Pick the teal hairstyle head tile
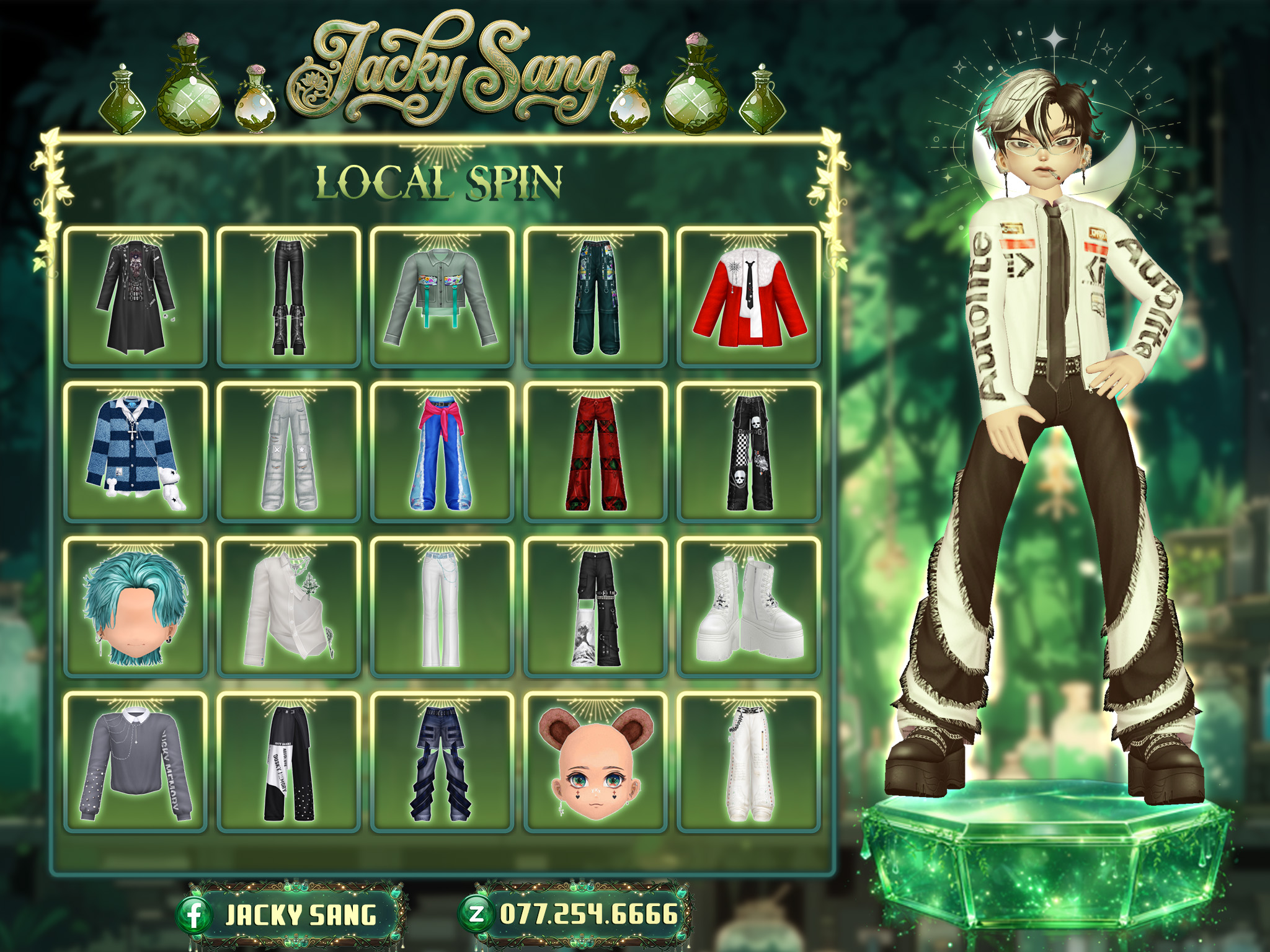This screenshot has height=952, width=1270. click(x=135, y=607)
